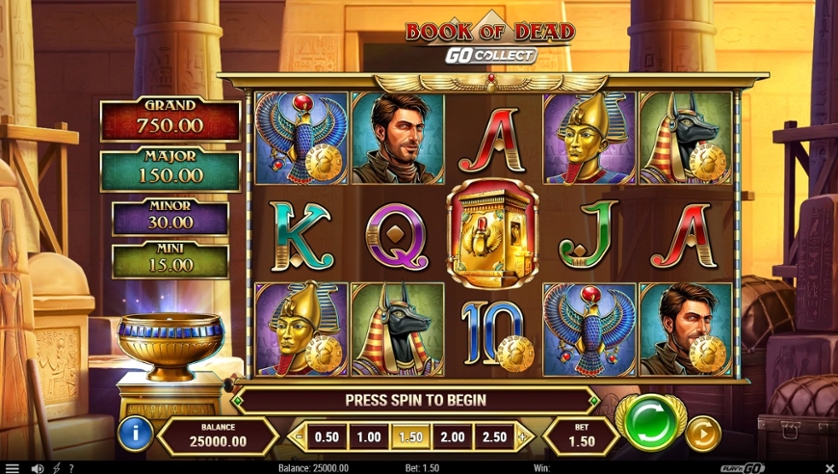
Task: Select the 0.50 bet value
Action: pos(326,437)
